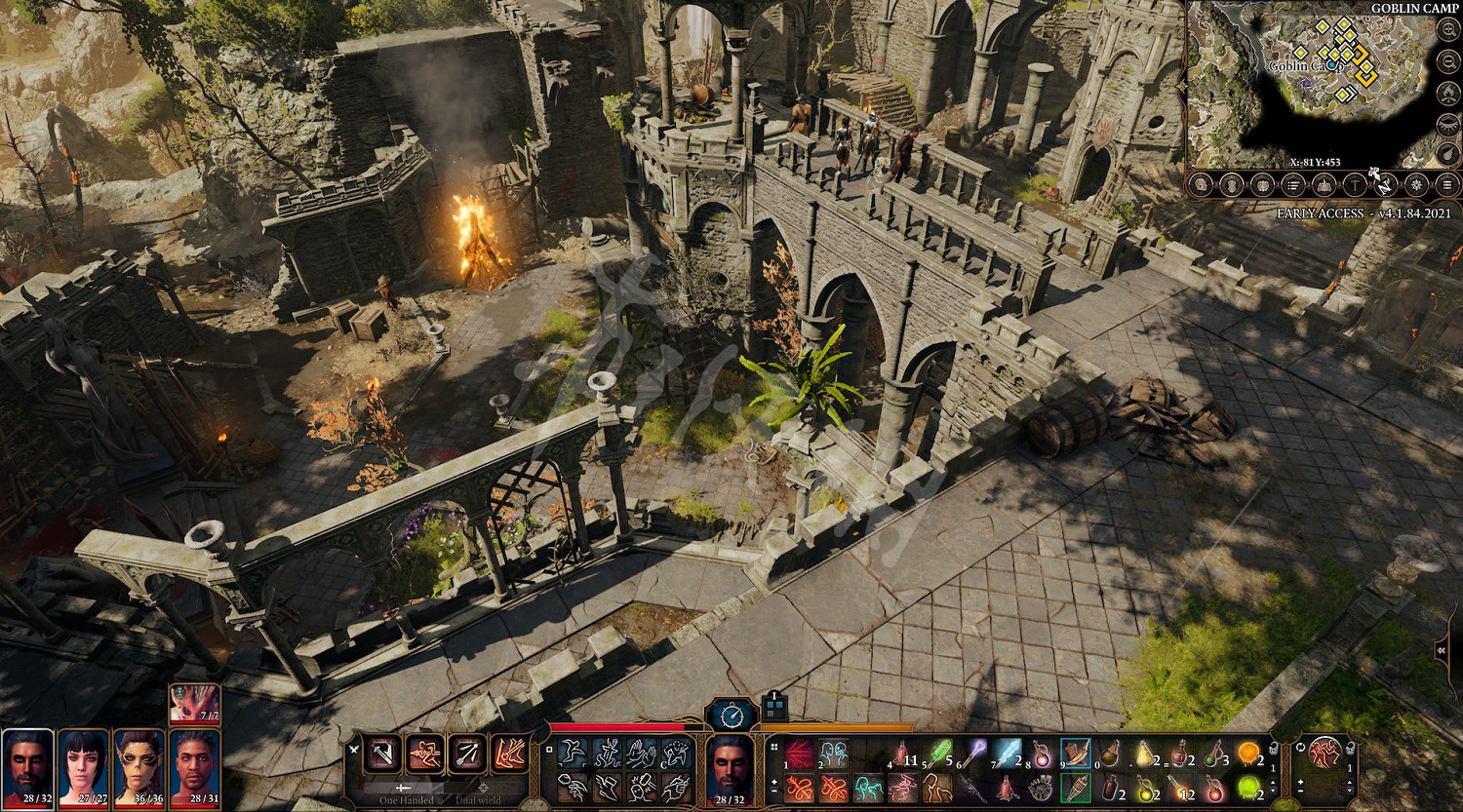Zoom out on the minimap
The height and width of the screenshot is (812, 1463).
click(1448, 60)
